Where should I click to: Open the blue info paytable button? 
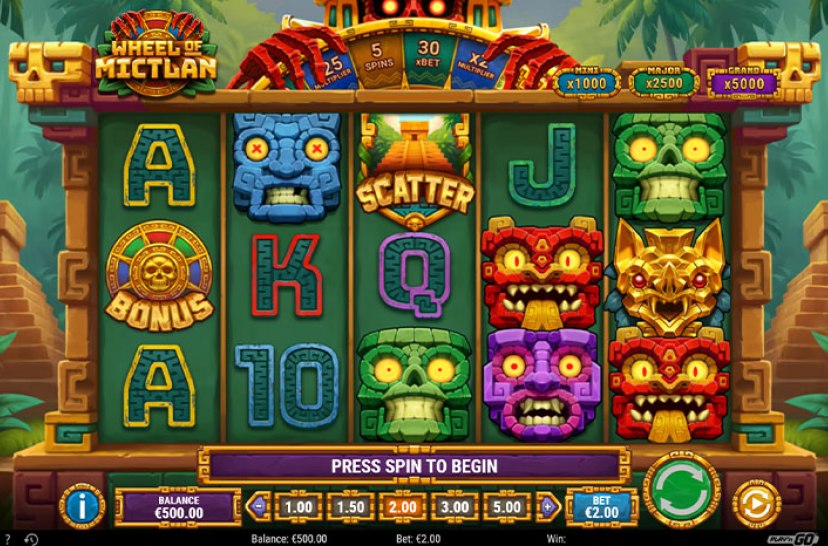pyautogui.click(x=82, y=505)
